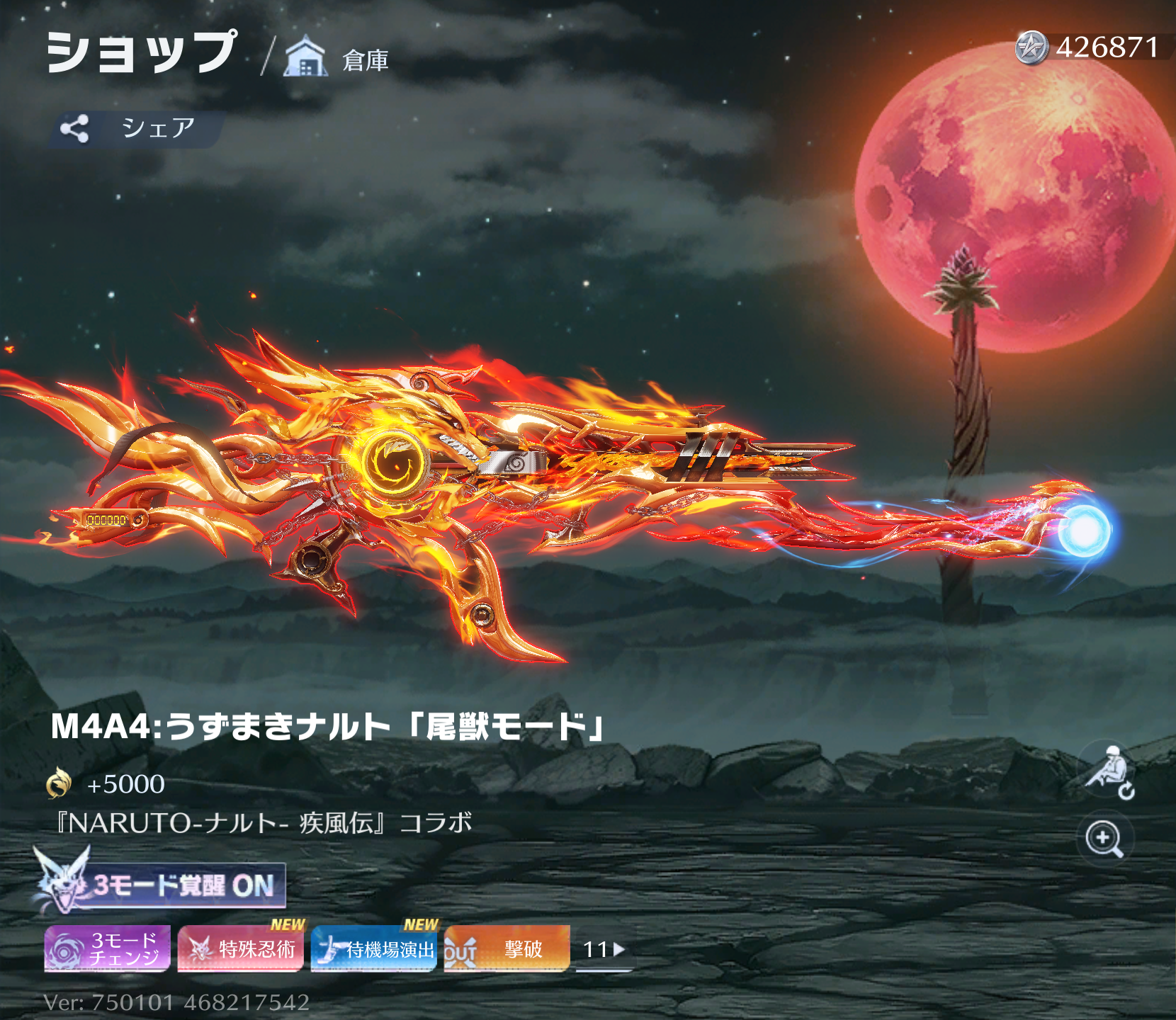The height and width of the screenshot is (1020, 1176).
Task: Select the 3モードチェンジ feature tag
Action: 108,948
